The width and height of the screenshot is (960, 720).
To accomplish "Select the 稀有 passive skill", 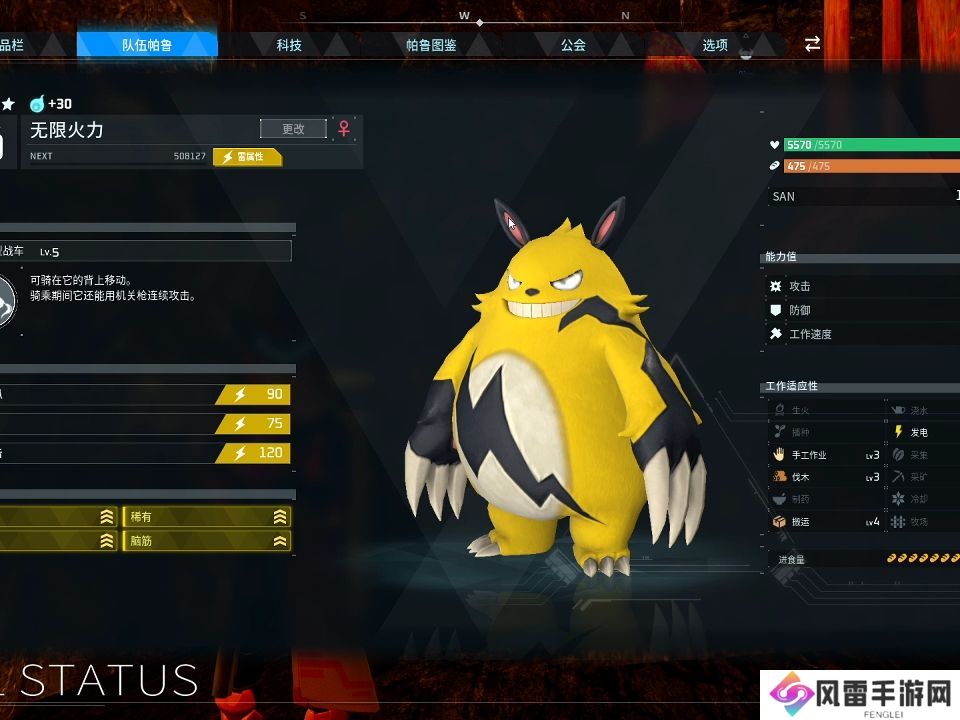I will click(207, 517).
